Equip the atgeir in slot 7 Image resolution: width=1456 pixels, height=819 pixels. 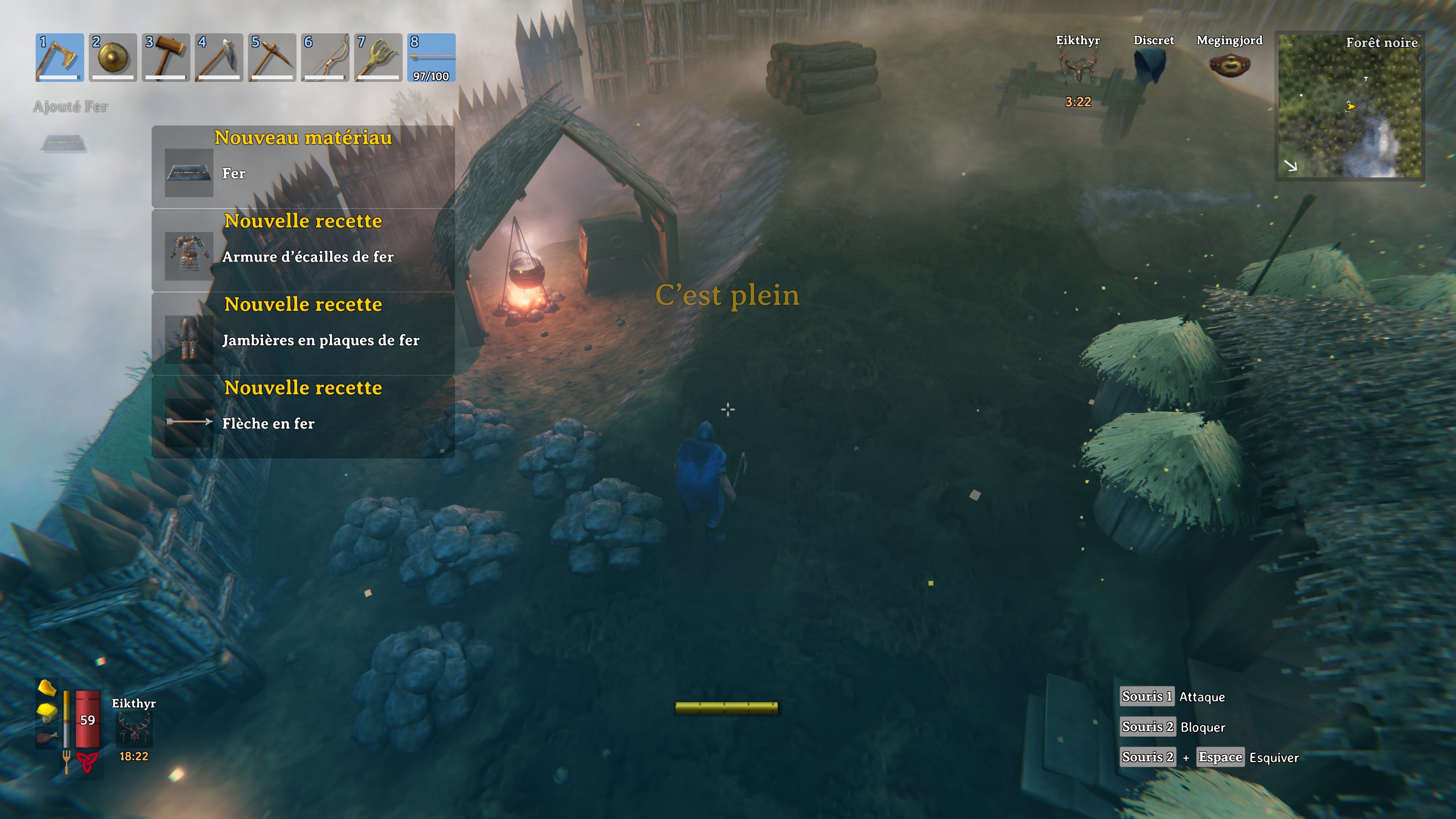(378, 57)
